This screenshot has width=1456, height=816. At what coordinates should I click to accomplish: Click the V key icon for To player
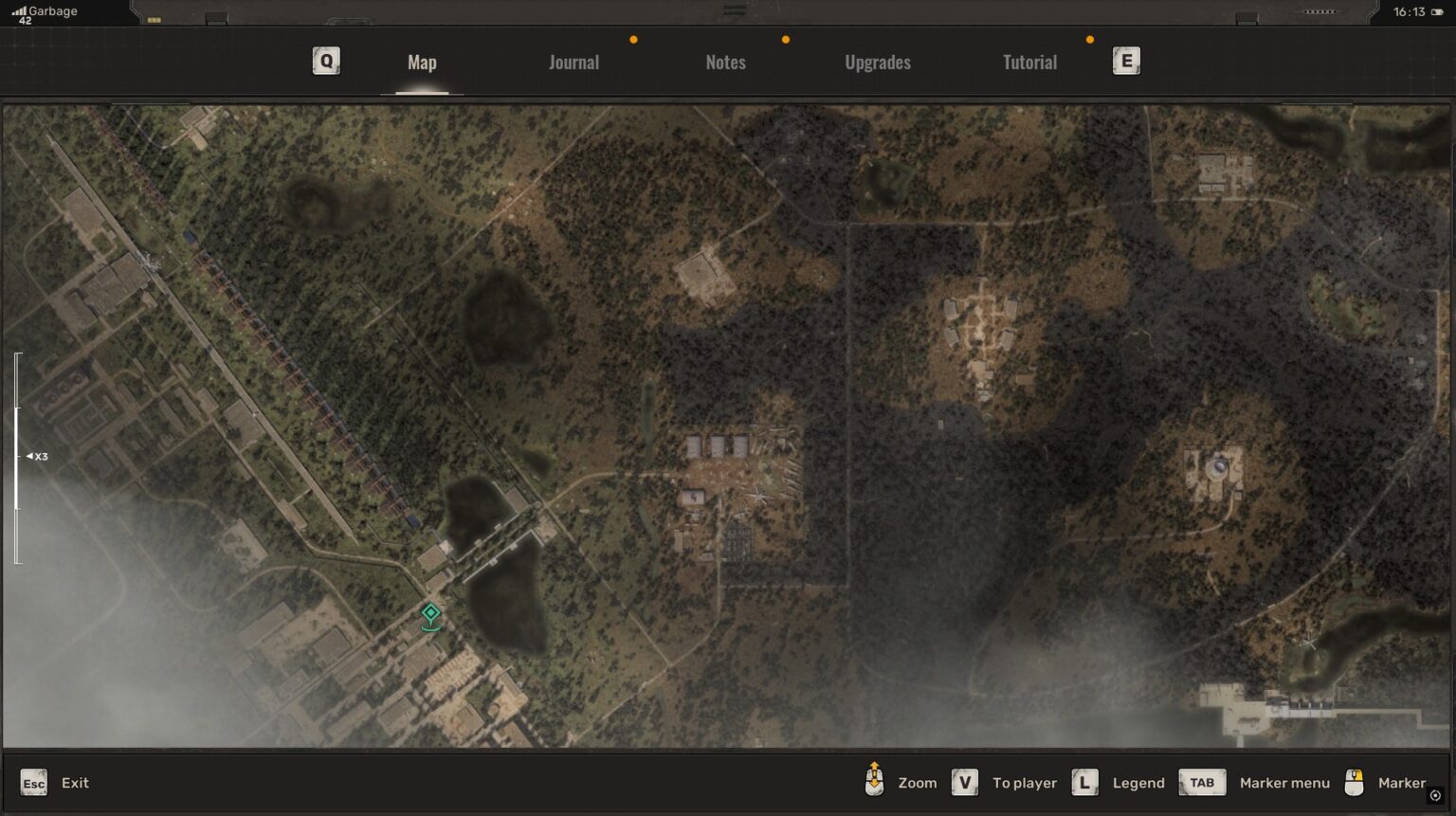pyautogui.click(x=965, y=783)
